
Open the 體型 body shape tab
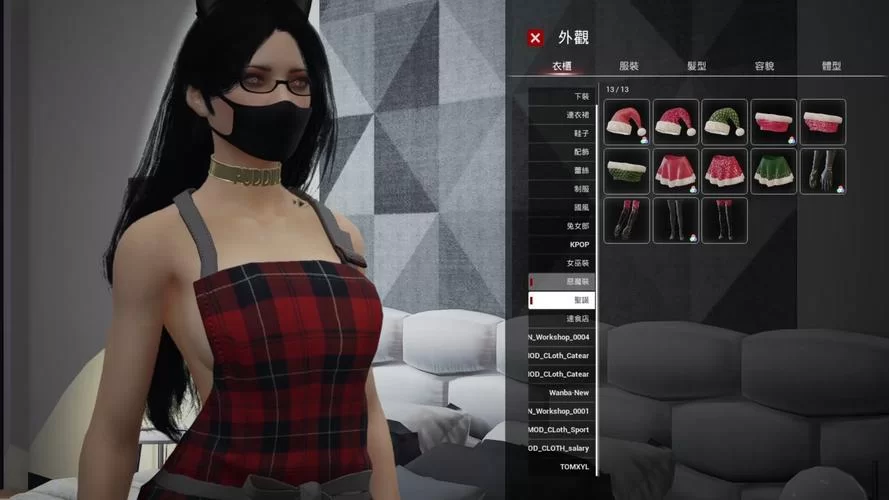click(831, 66)
